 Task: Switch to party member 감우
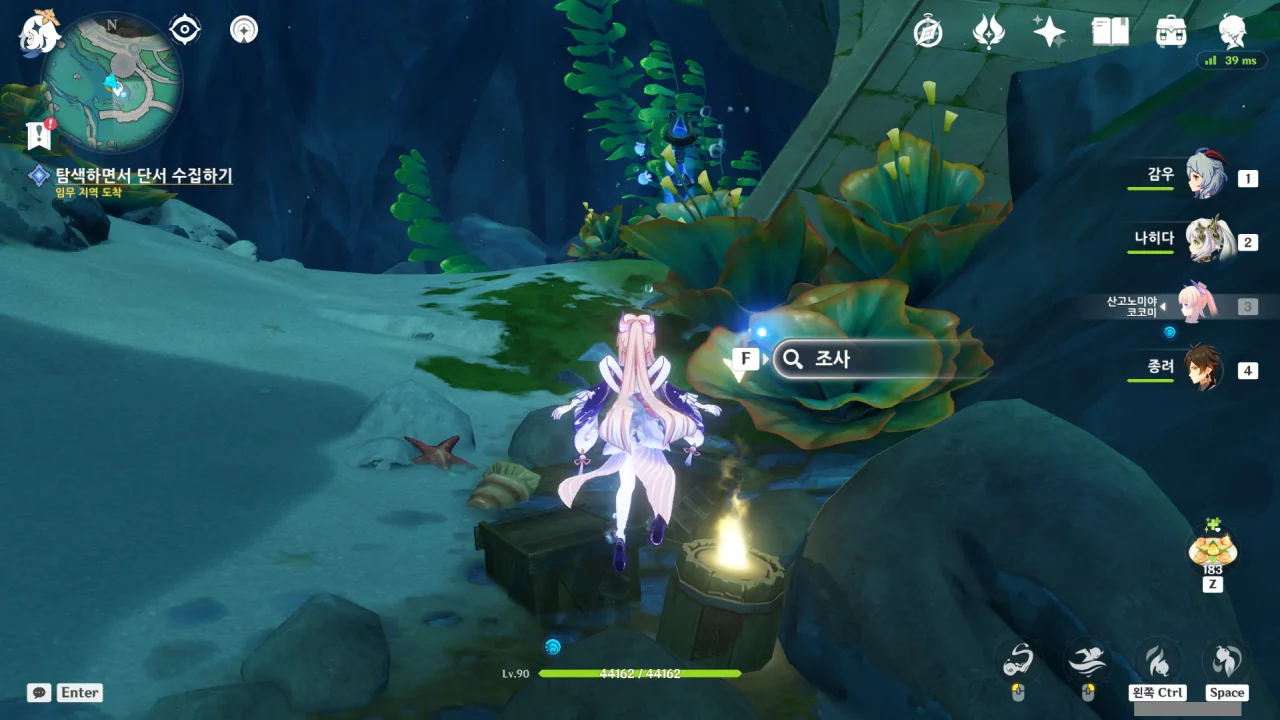(x=1205, y=177)
